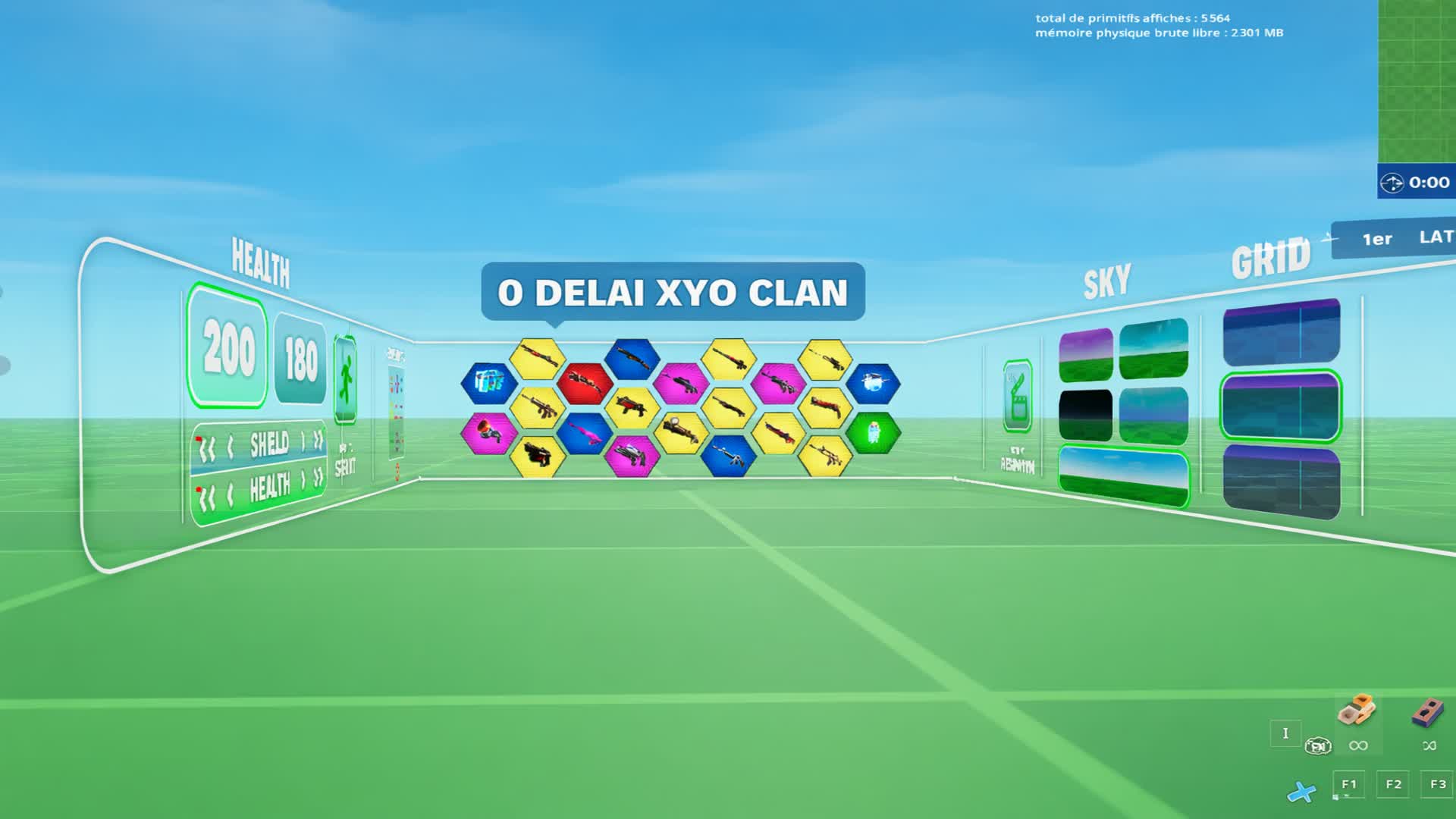Image resolution: width=1456 pixels, height=819 pixels.
Task: Click the blue X cursor icon bottom right
Action: pyautogui.click(x=1302, y=792)
